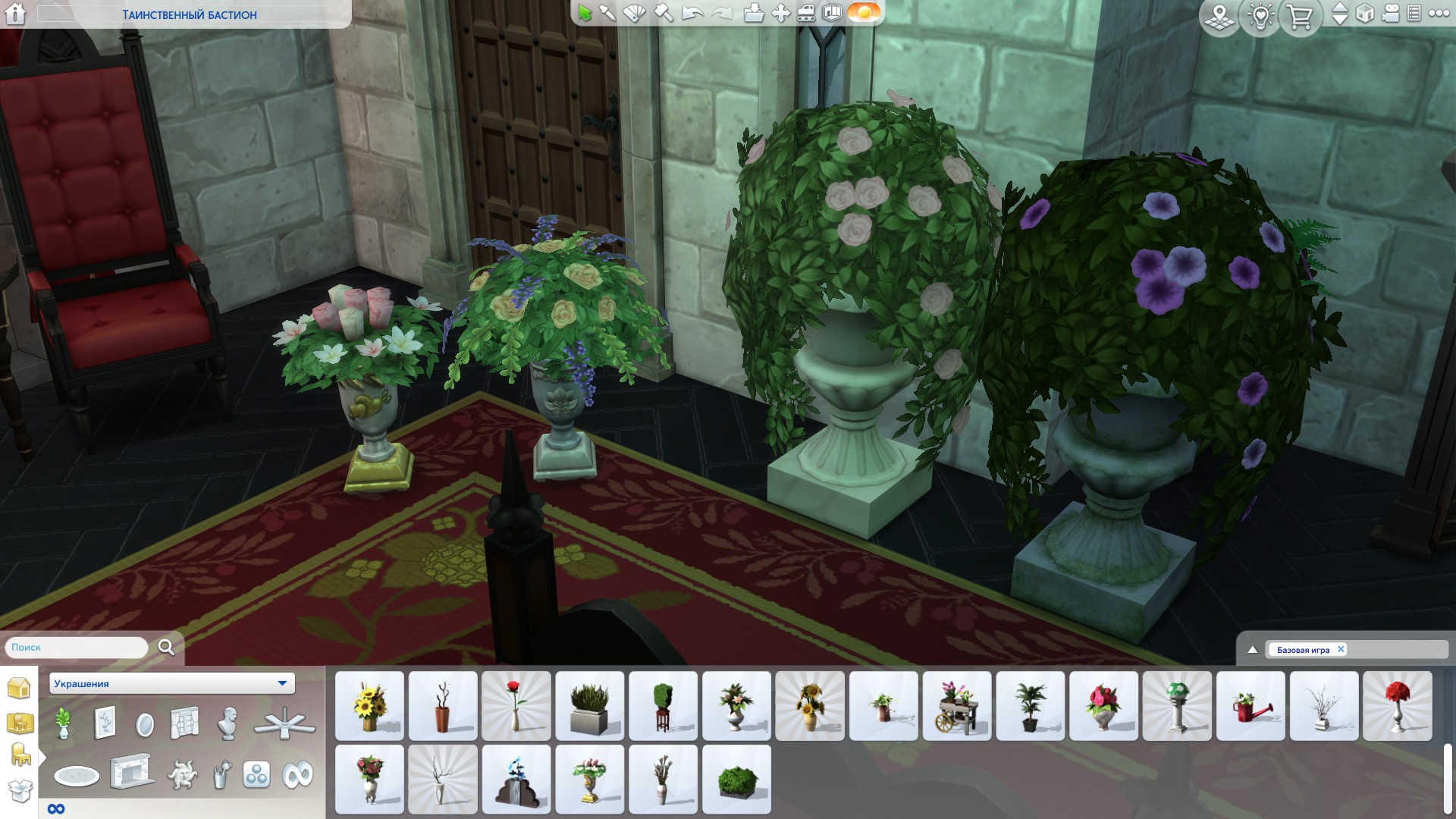Select the mirror decoration category
Image resolution: width=1456 pixels, height=819 pixels.
[144, 724]
